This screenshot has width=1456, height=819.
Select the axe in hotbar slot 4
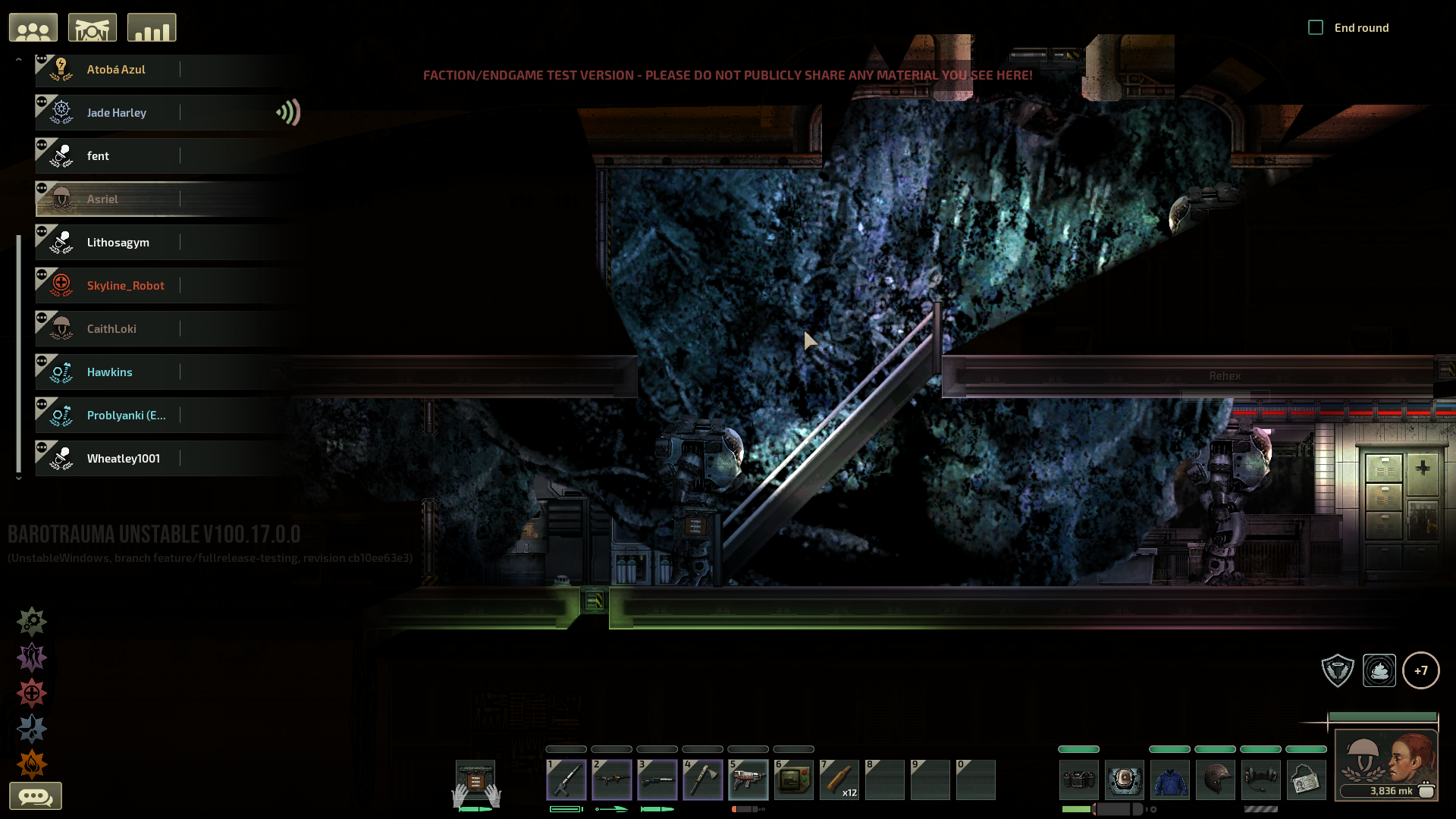(x=703, y=780)
